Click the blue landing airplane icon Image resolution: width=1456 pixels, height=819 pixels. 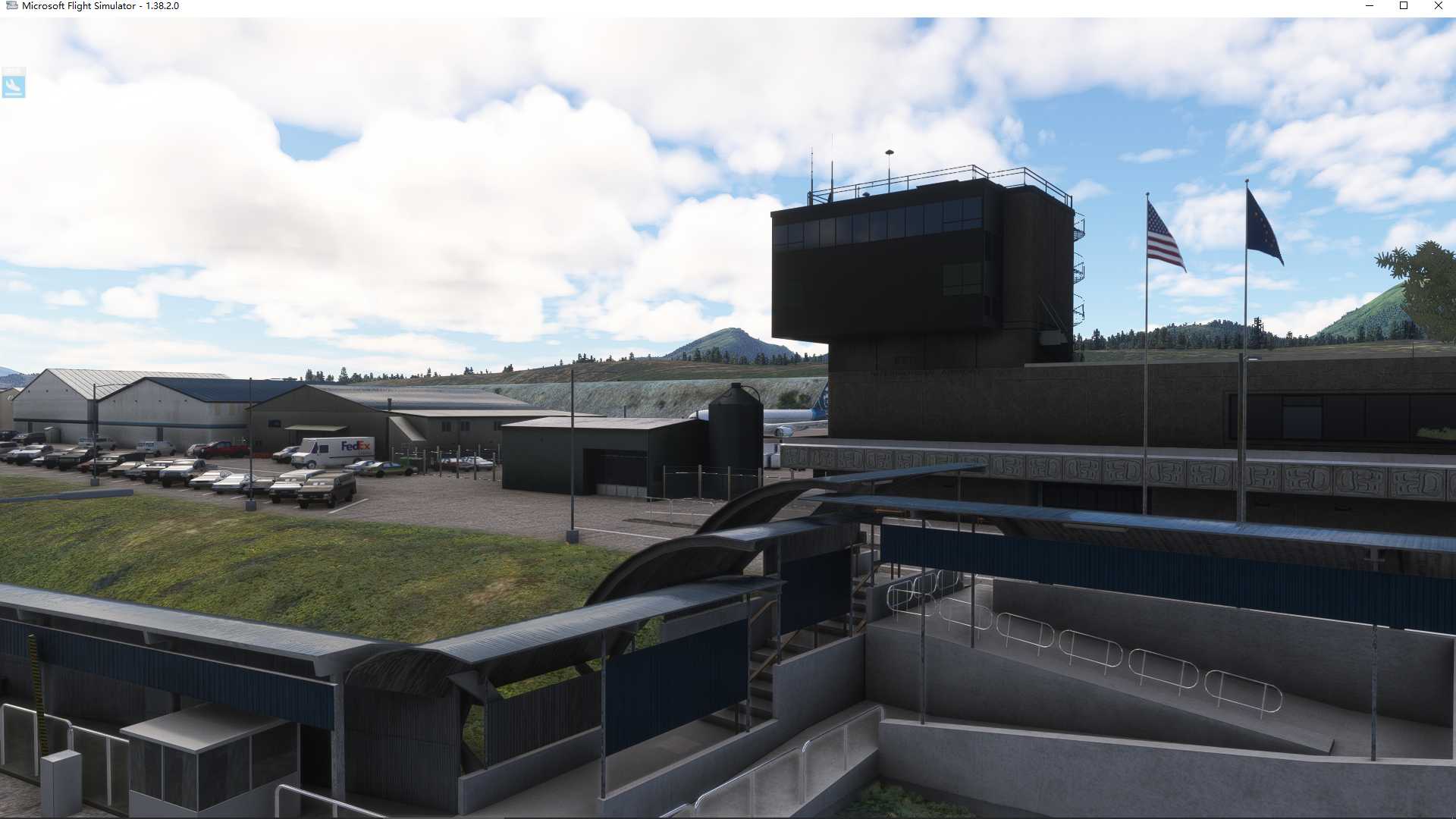tap(14, 85)
